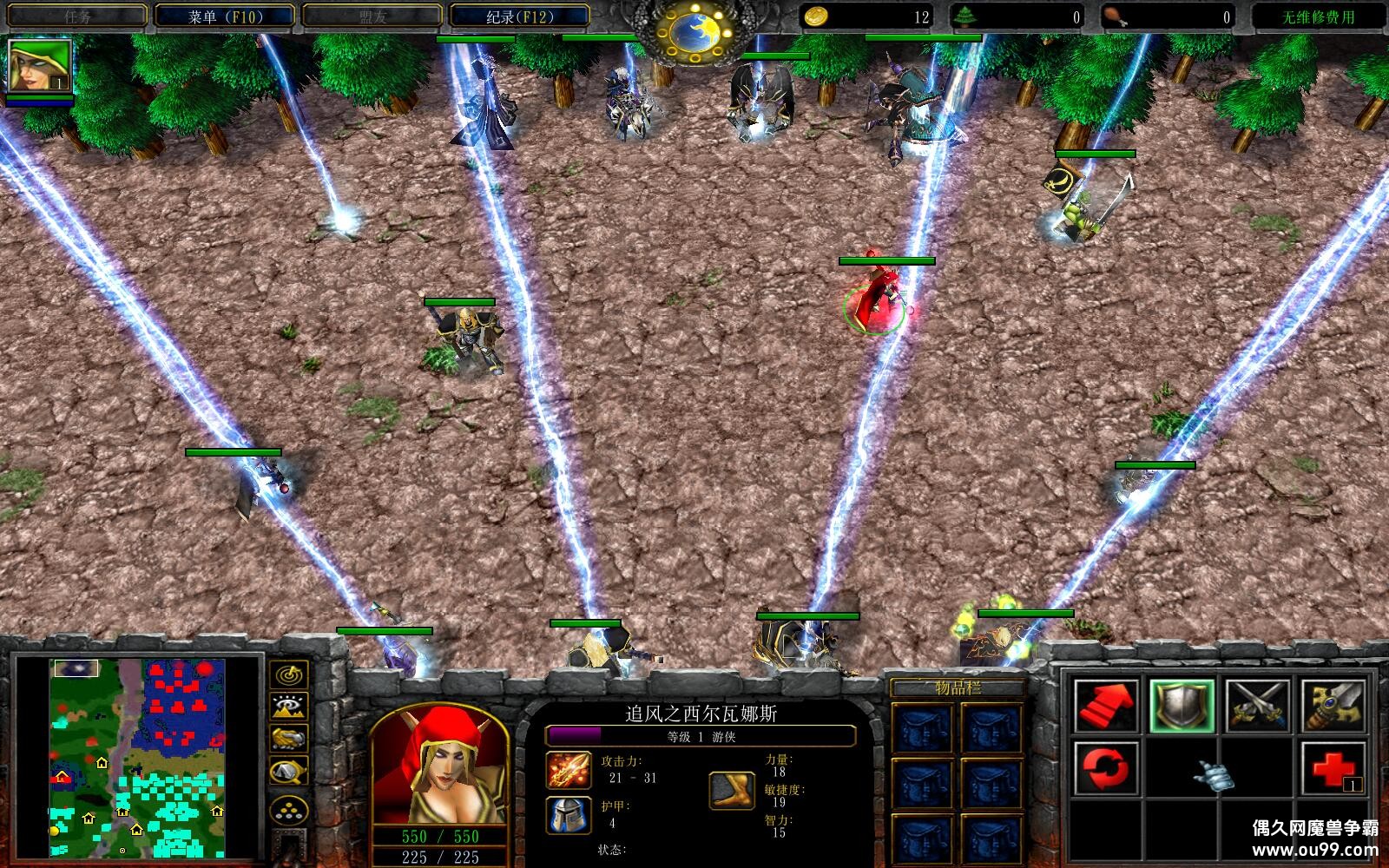Toggle minimap terrain display
Image resolution: width=1389 pixels, height=868 pixels.
point(287,707)
